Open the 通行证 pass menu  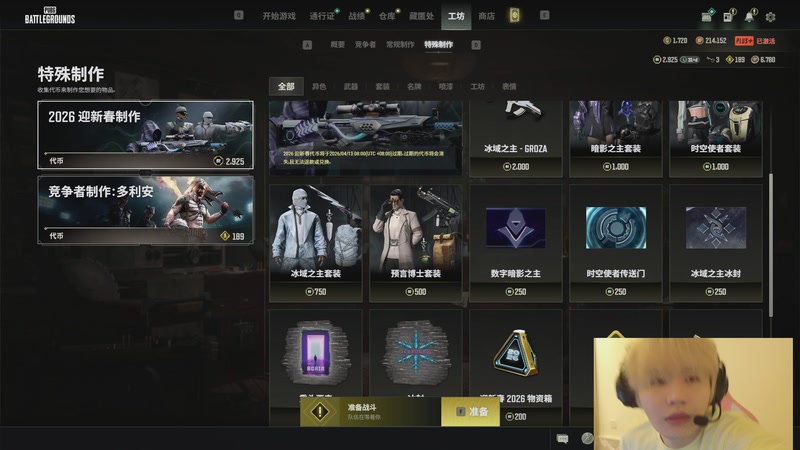(321, 16)
